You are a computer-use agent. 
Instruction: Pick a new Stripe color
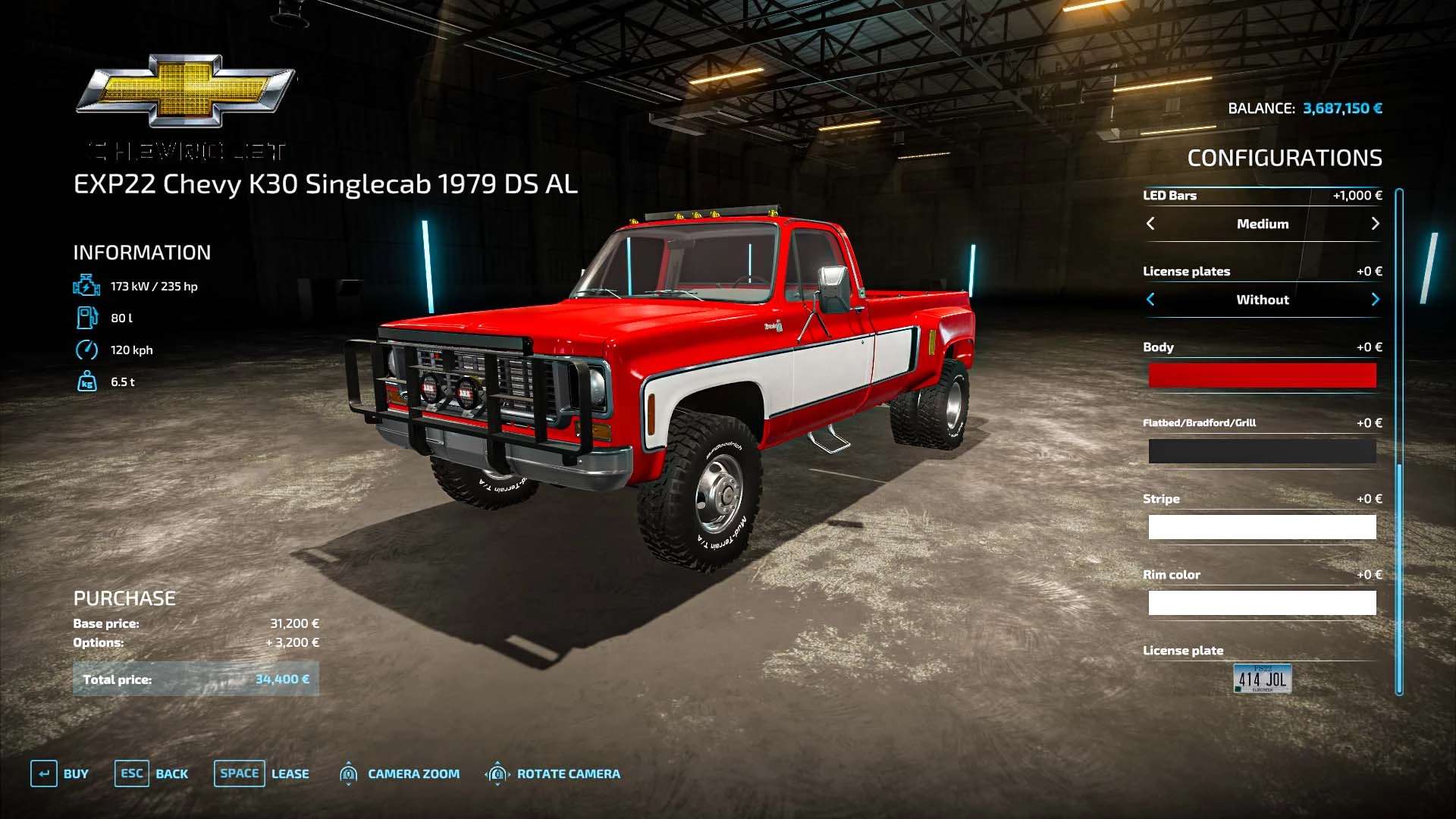click(1262, 527)
